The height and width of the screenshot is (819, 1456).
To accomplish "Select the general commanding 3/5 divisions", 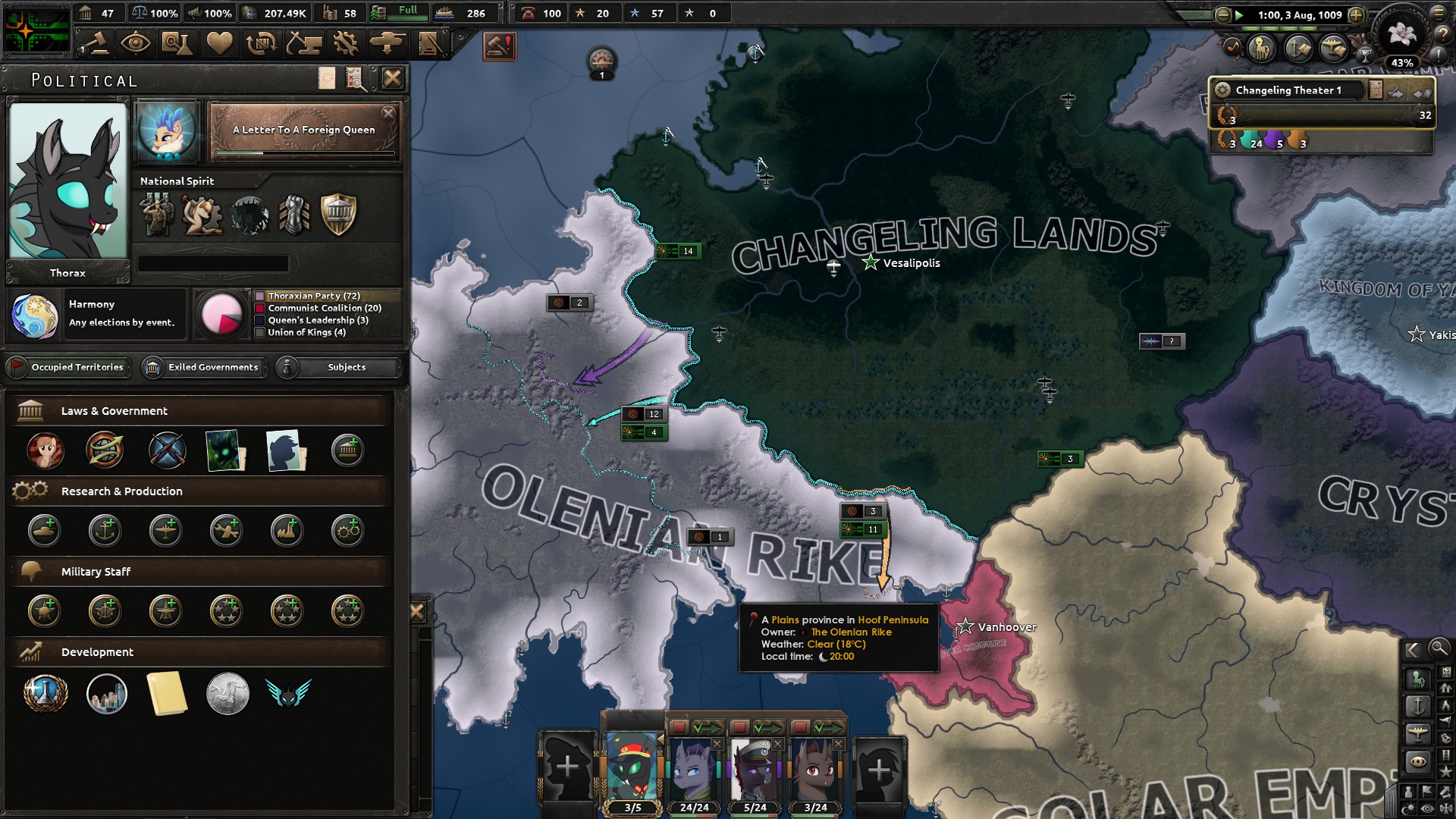I will 632,772.
